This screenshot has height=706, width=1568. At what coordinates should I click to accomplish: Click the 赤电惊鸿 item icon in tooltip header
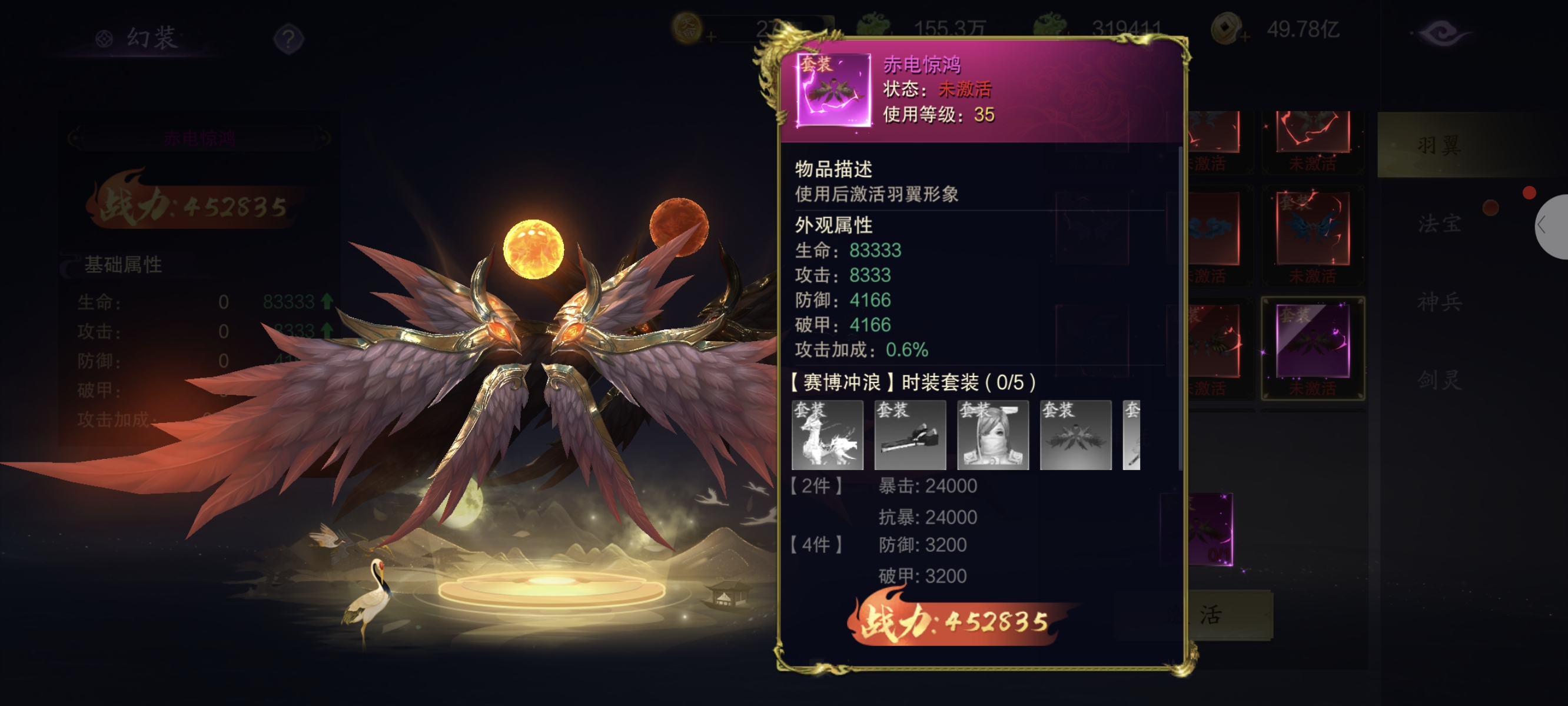pos(833,90)
